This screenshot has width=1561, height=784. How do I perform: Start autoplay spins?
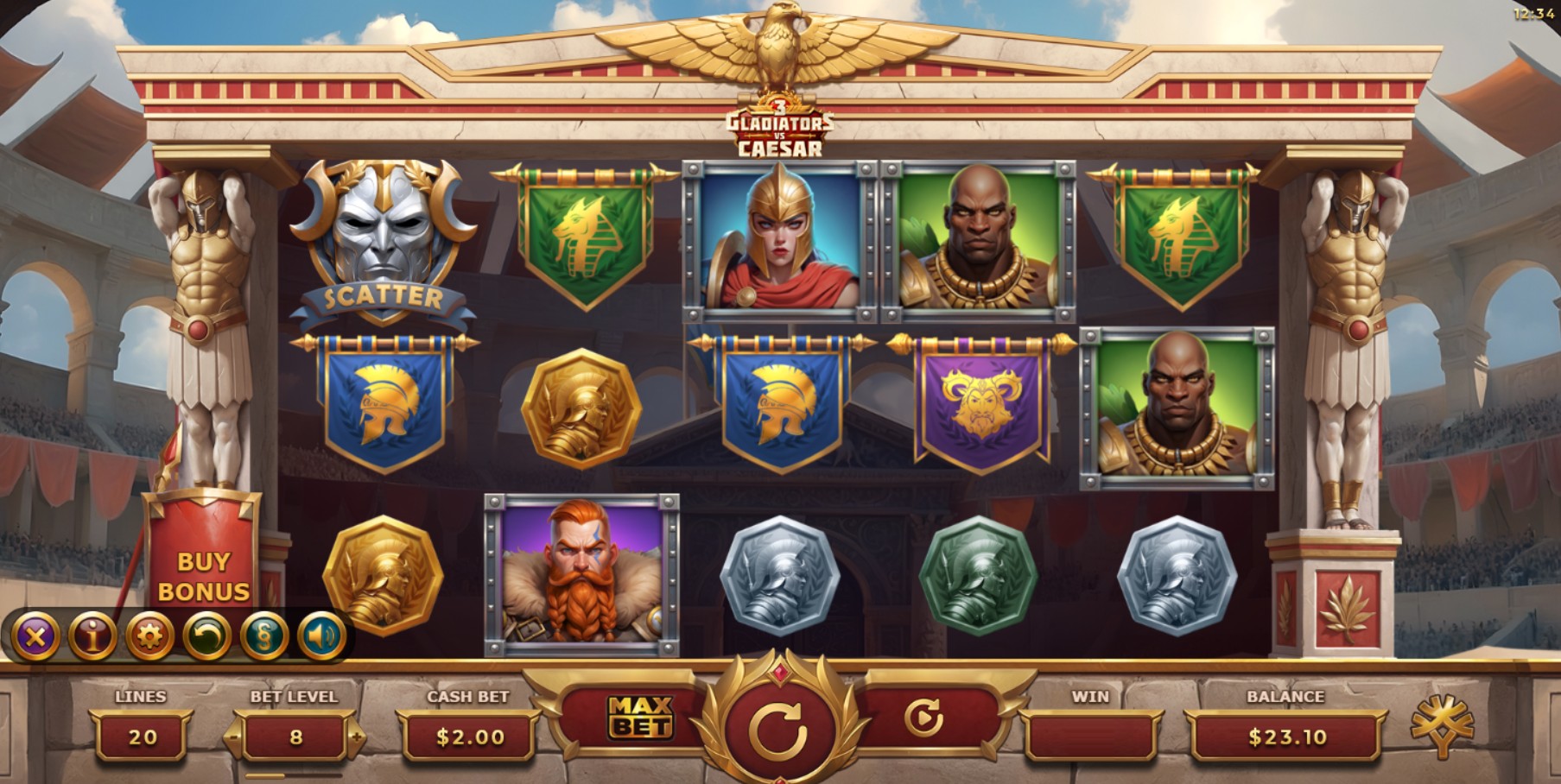tap(923, 718)
